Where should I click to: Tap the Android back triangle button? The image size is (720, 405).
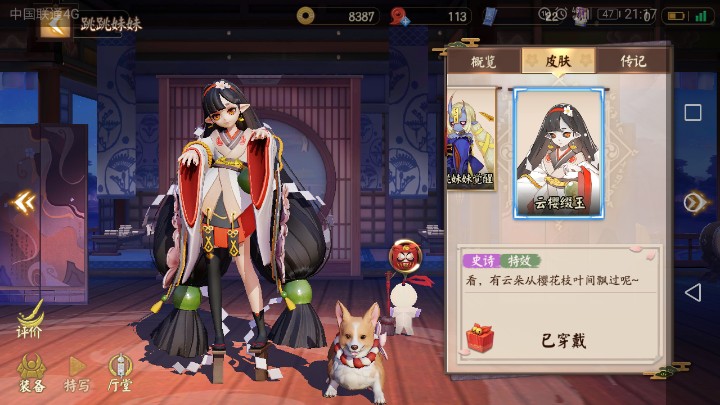[x=693, y=292]
